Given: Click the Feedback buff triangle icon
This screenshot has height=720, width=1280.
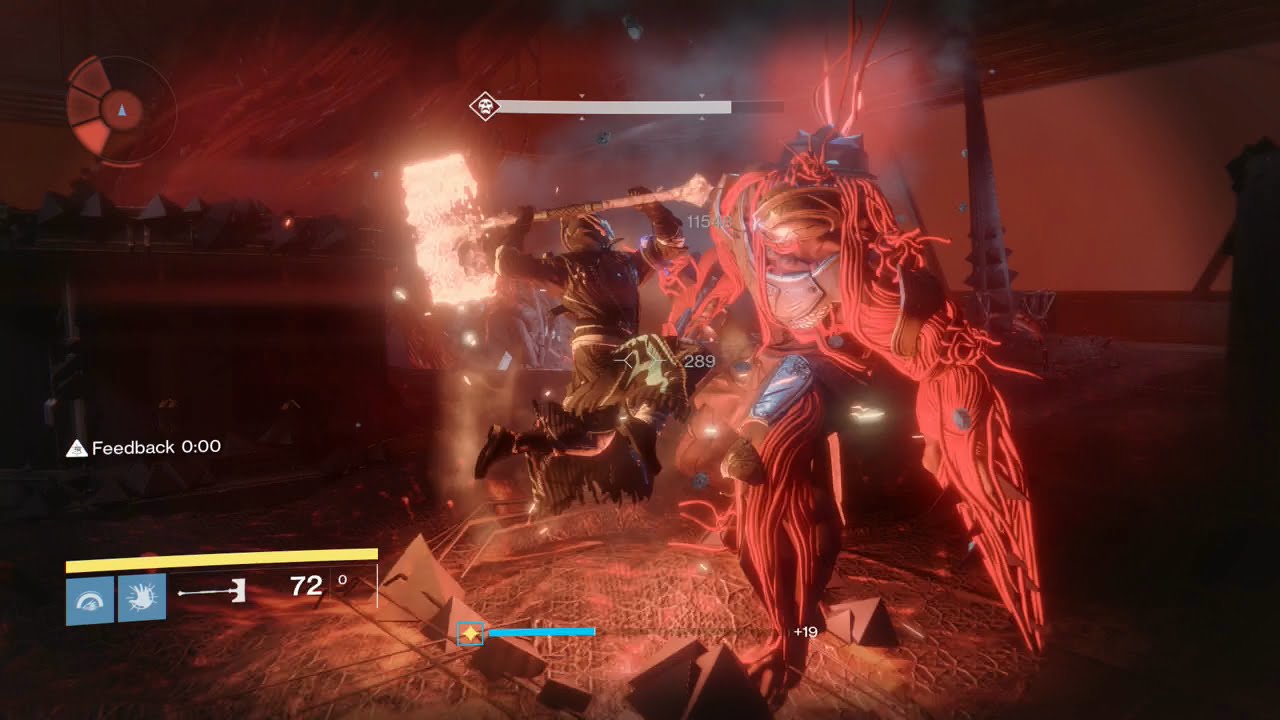Looking at the screenshot, I should [x=77, y=449].
